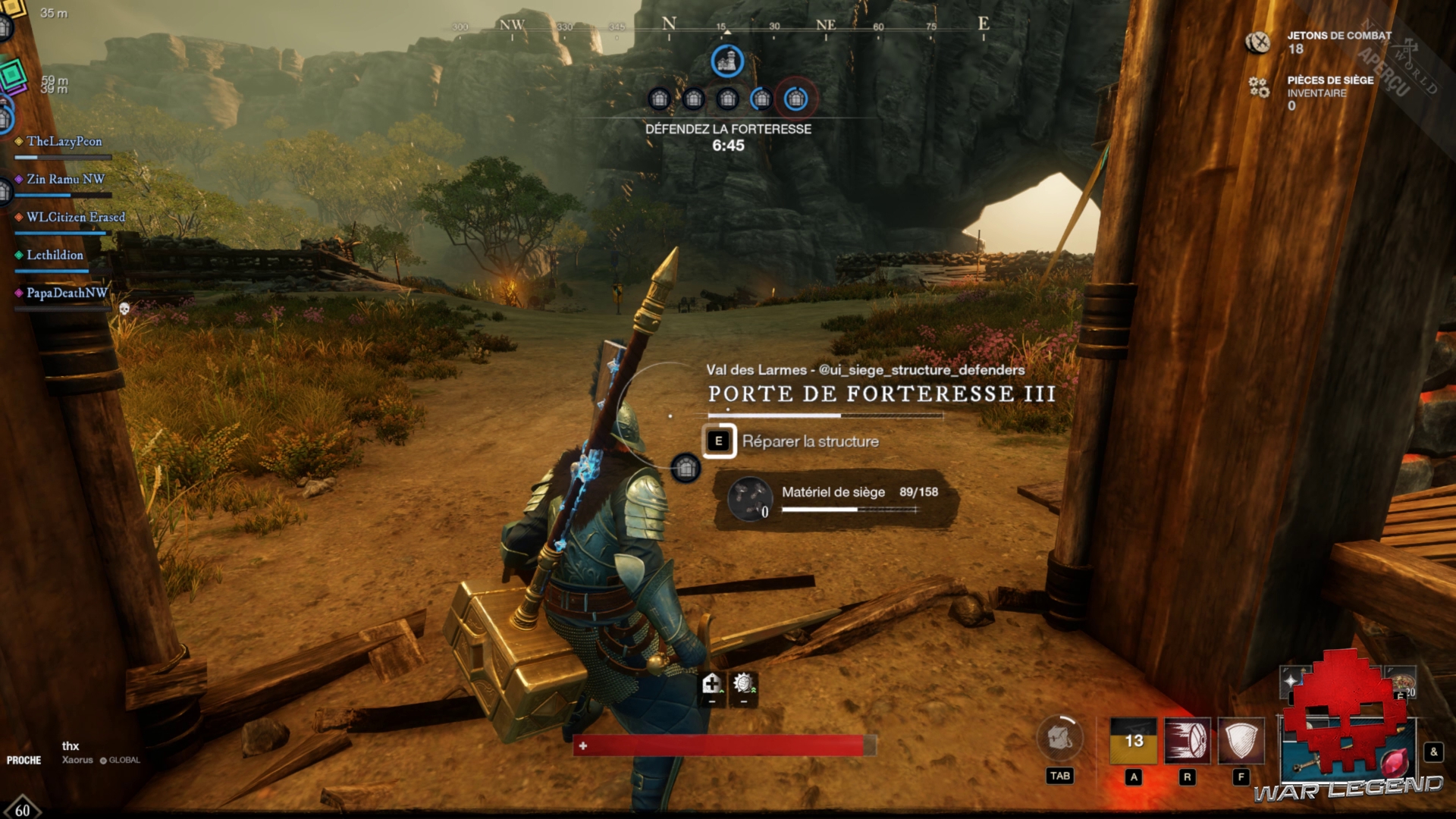Click the fortress objective icon under the compass

pos(727,61)
